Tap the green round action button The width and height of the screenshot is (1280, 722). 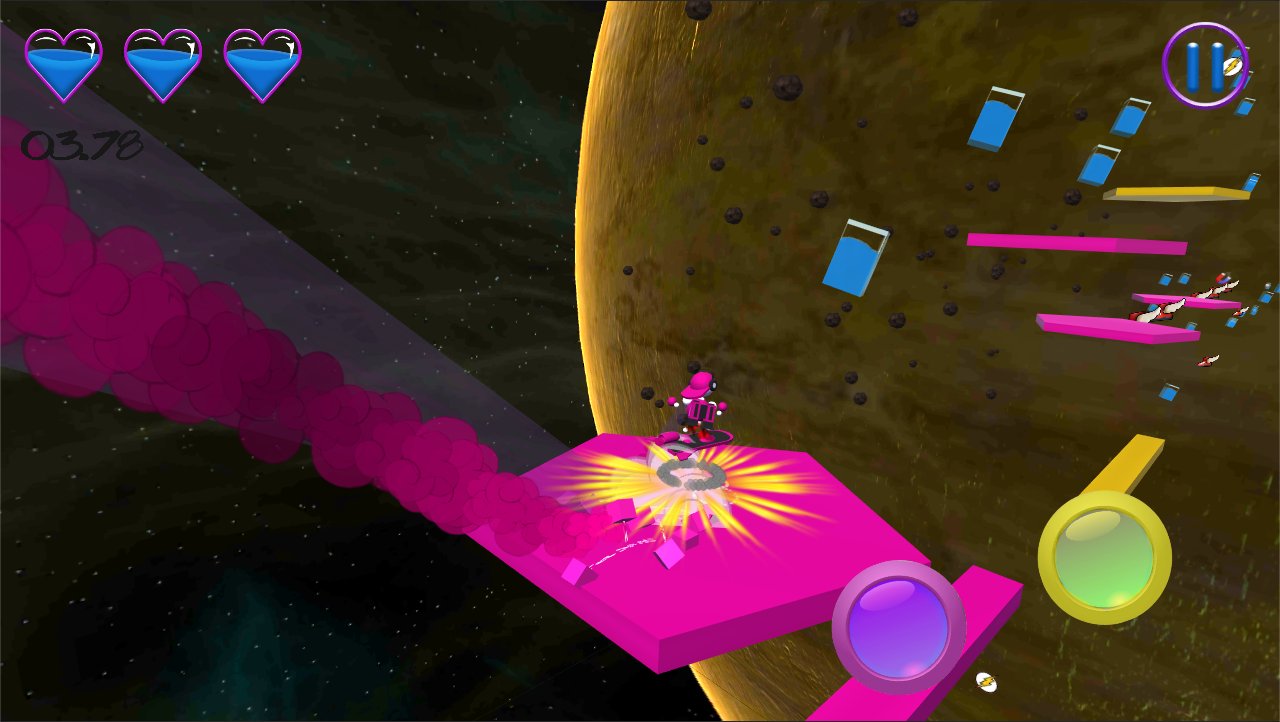(x=1104, y=556)
